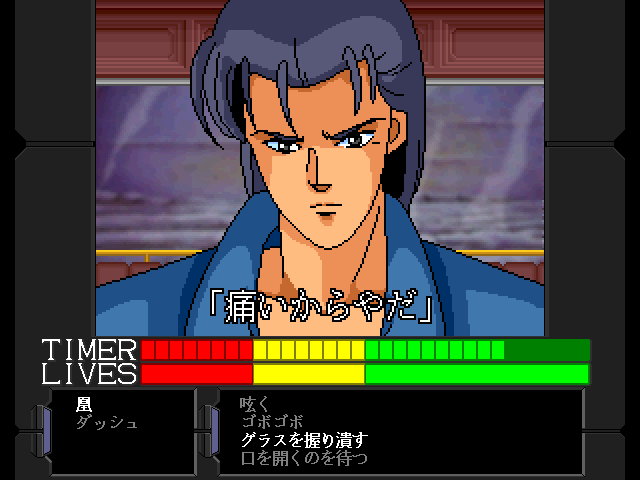Select 口を開くのを待つ option
Image resolution: width=640 pixels, height=480 pixels.
click(304, 458)
